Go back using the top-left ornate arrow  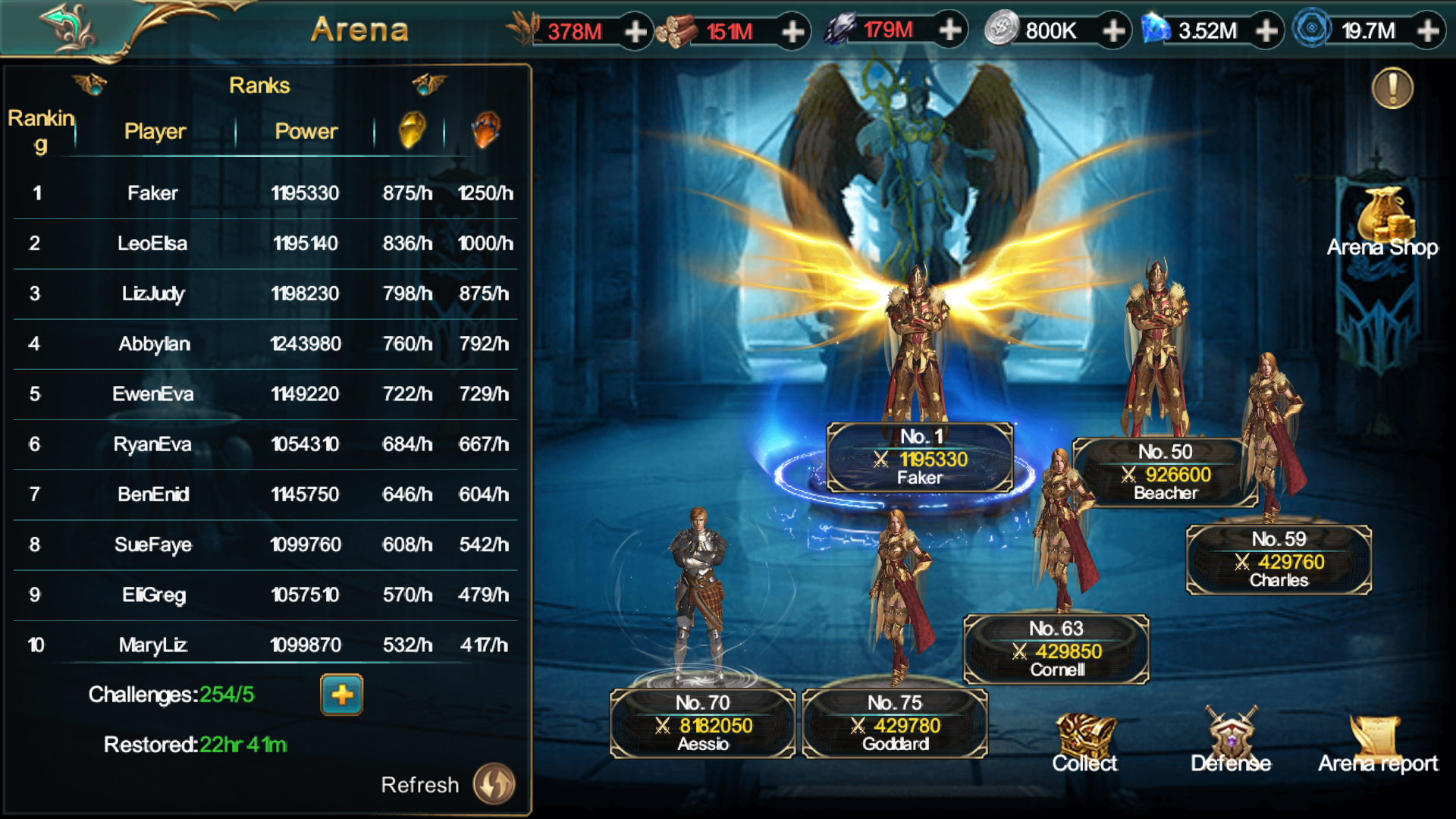68,29
